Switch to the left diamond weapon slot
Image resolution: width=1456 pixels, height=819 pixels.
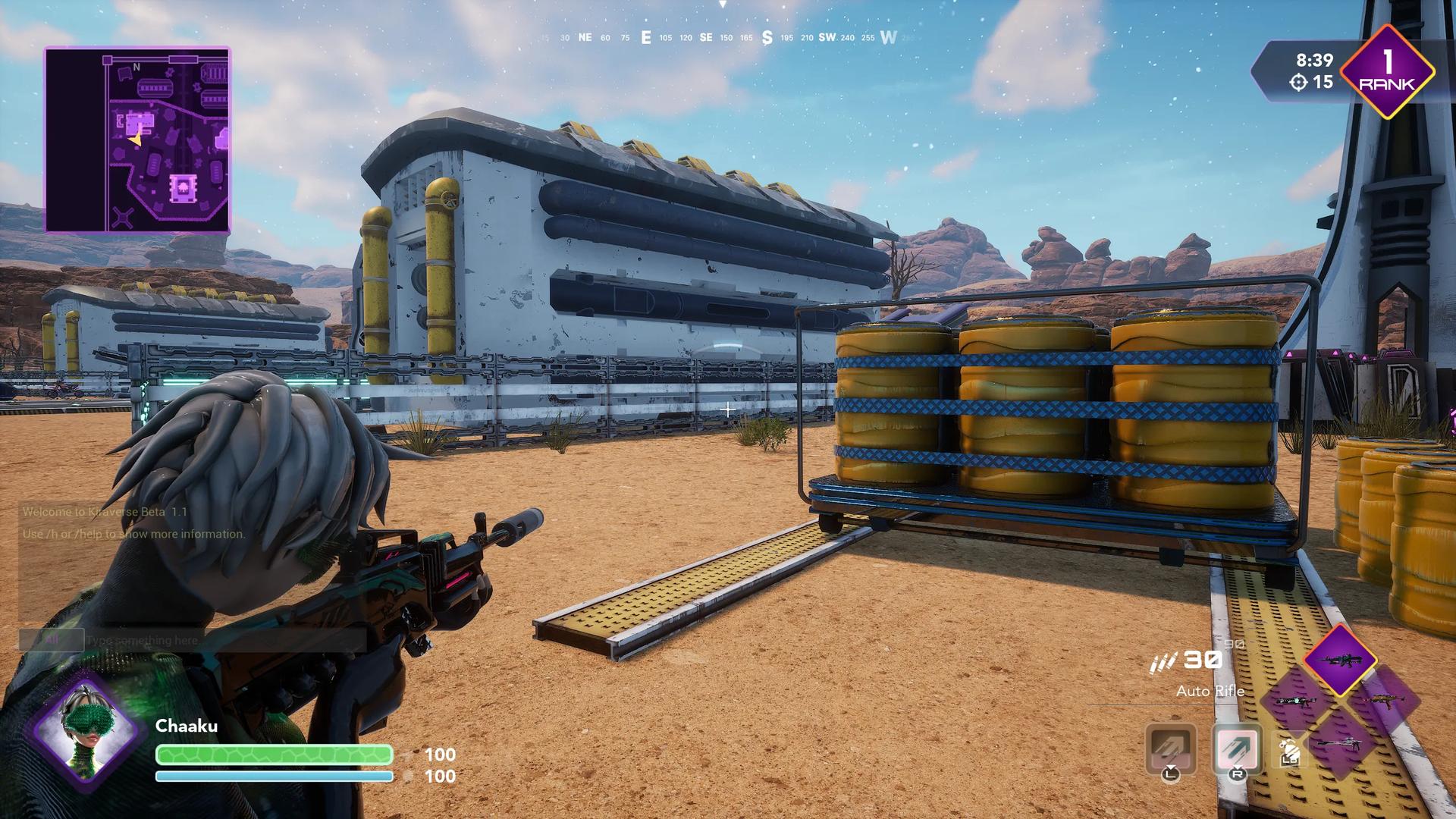tap(1294, 701)
